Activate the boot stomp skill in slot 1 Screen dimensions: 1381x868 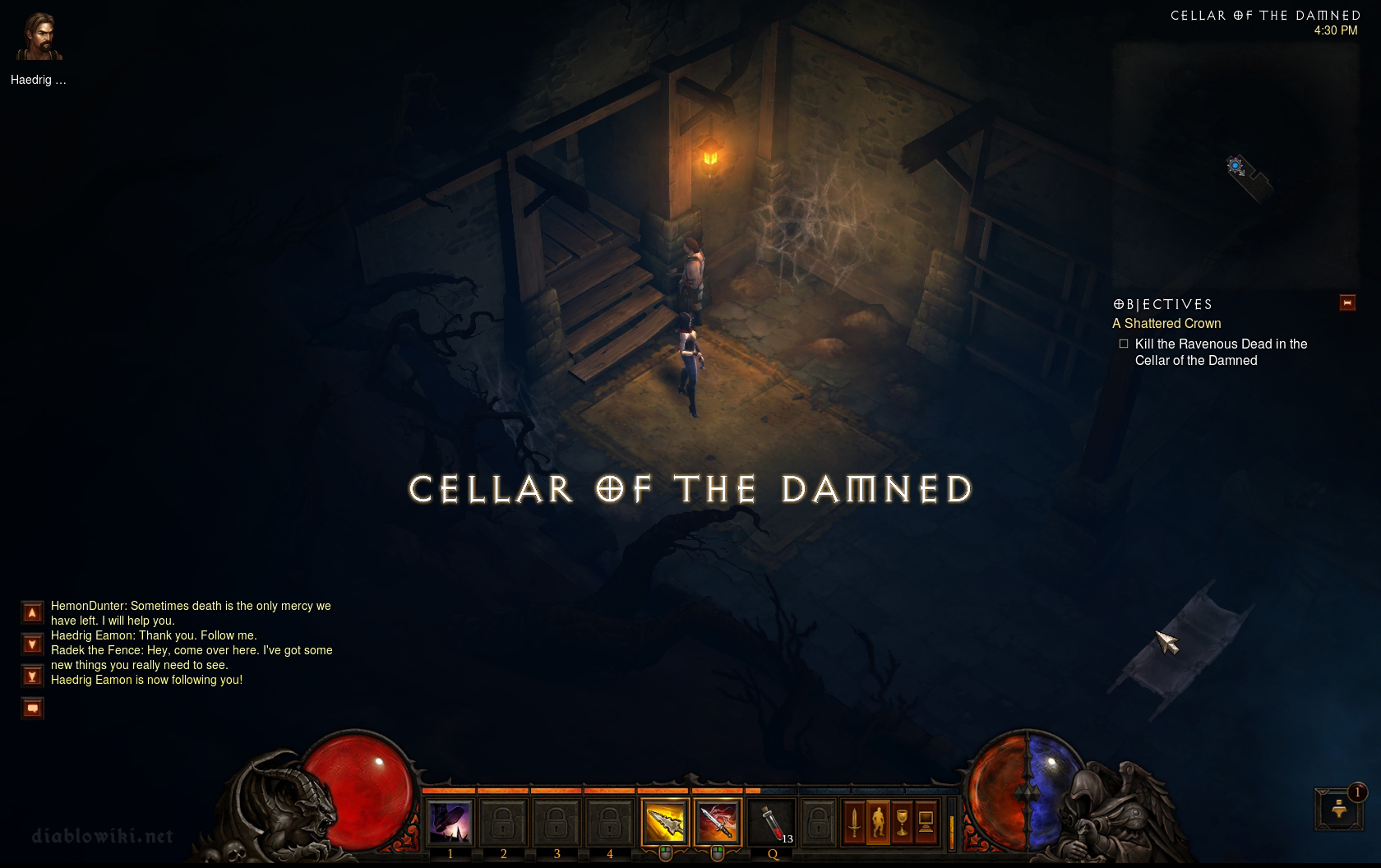tap(450, 822)
